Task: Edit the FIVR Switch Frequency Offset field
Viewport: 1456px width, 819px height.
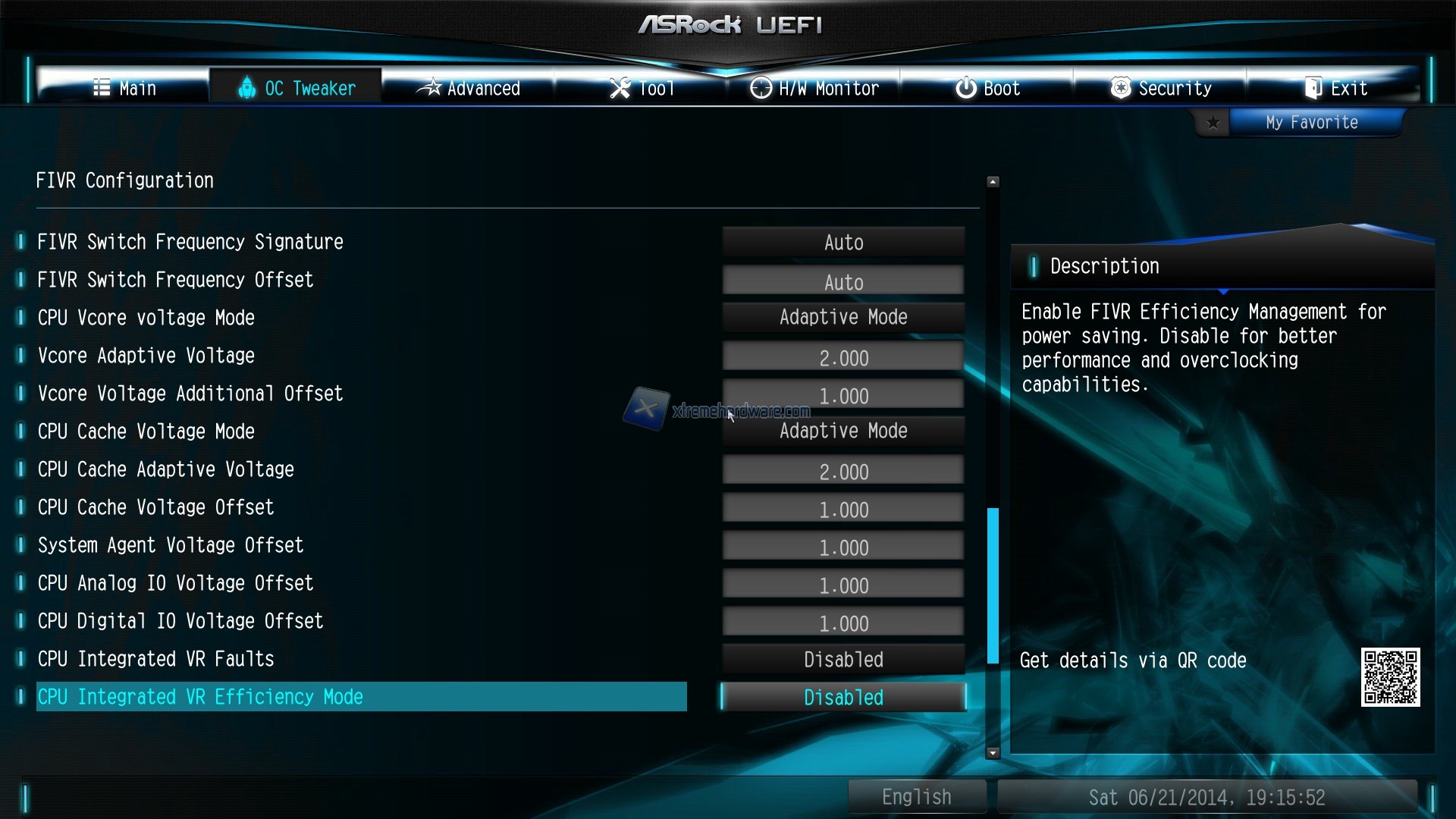Action: tap(843, 281)
